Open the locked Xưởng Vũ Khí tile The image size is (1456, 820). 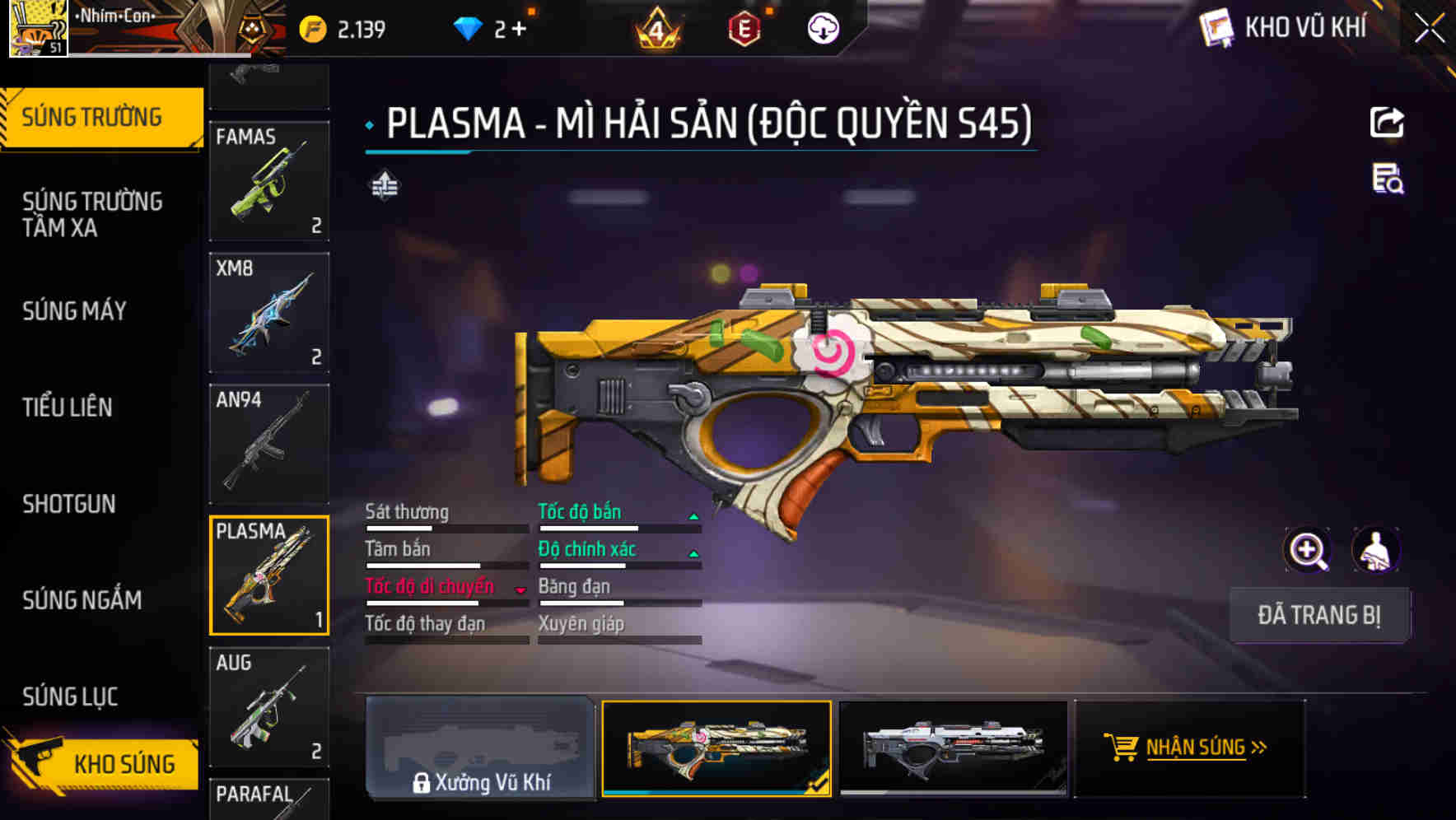click(x=480, y=748)
